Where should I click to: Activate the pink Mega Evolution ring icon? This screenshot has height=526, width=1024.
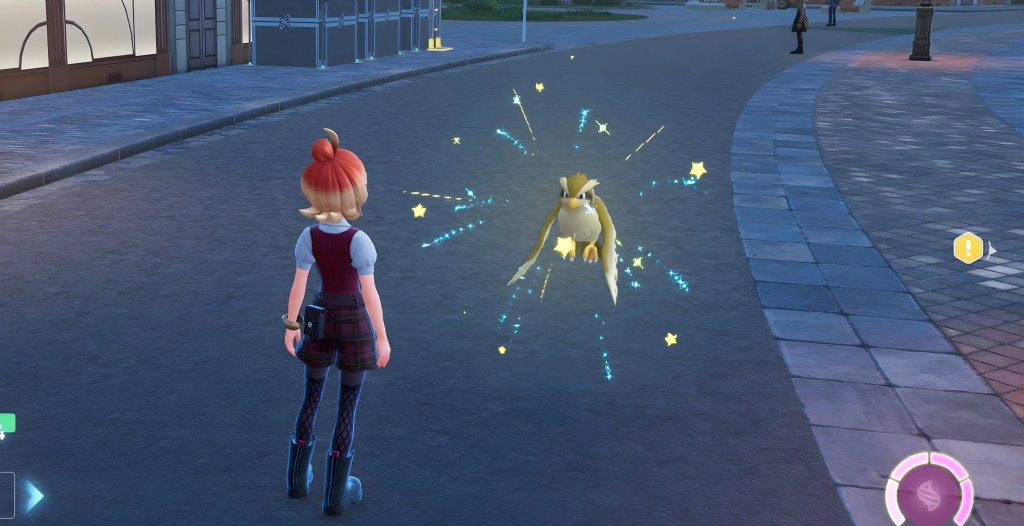pyautogui.click(x=929, y=494)
